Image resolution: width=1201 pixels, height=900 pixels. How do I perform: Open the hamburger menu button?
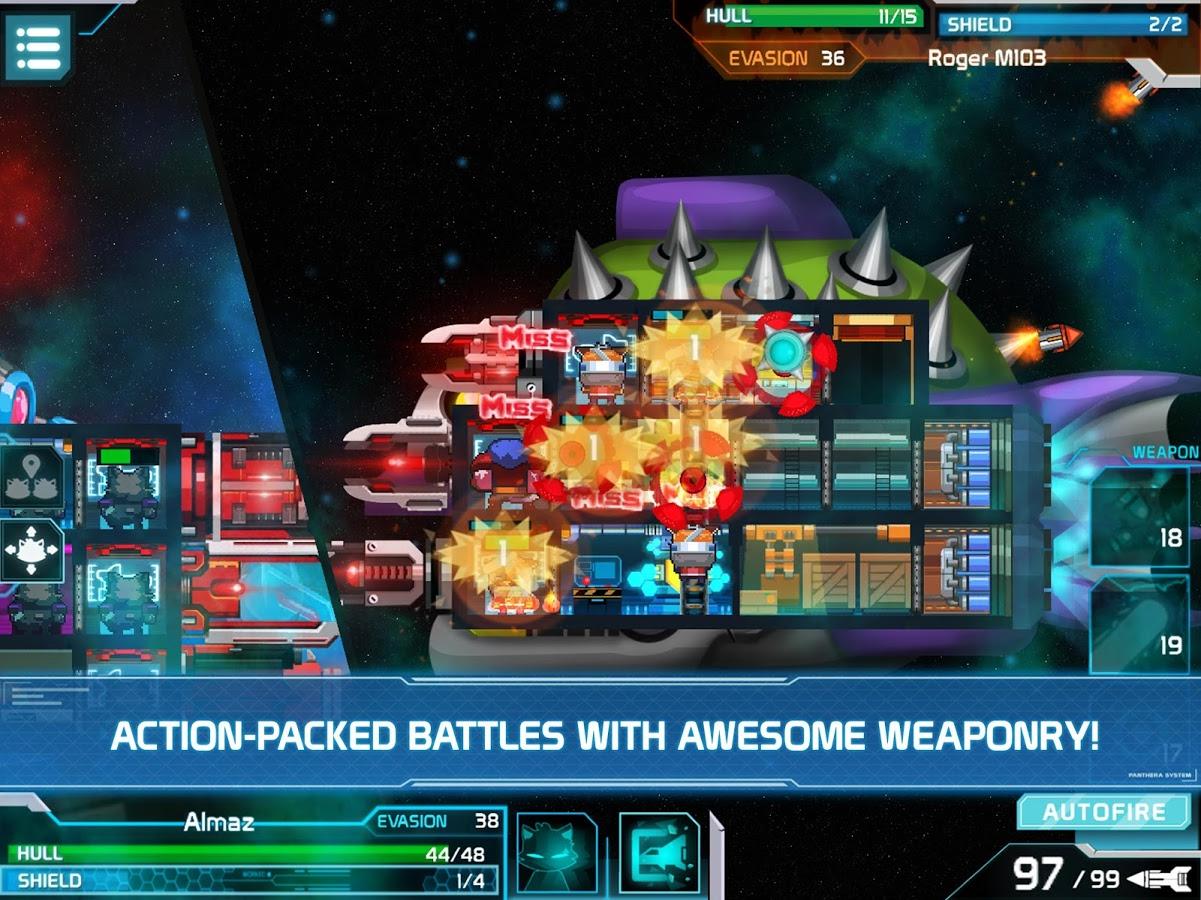(38, 47)
